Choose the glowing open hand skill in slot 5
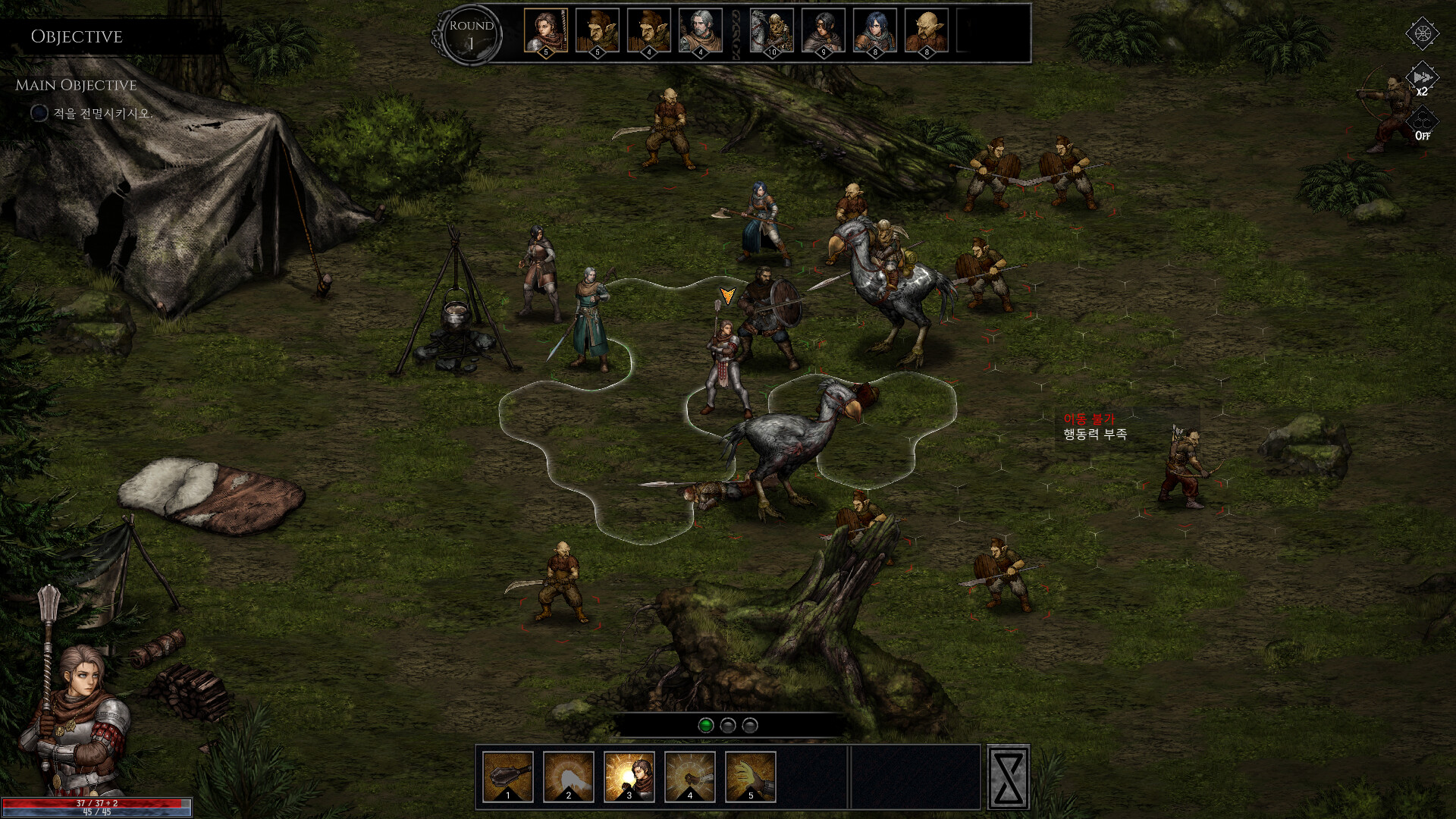Viewport: 1456px width, 819px height. [751, 776]
